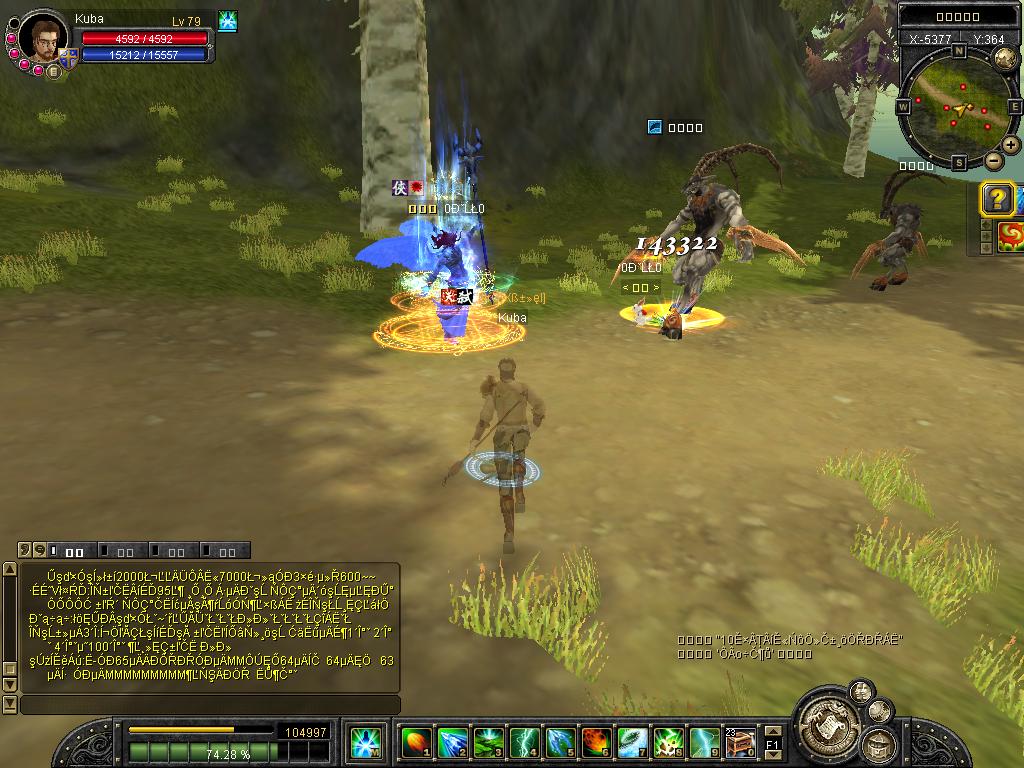Activate the glowing blue figure skill labeled M
1024x768 pixels.
click(x=364, y=742)
